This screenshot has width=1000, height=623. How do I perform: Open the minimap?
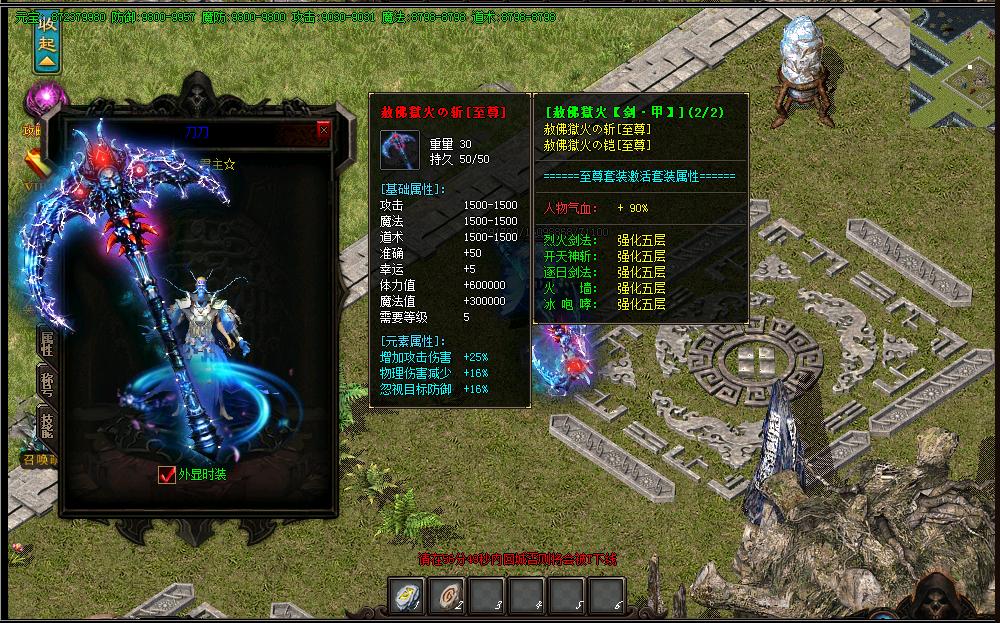tap(954, 63)
